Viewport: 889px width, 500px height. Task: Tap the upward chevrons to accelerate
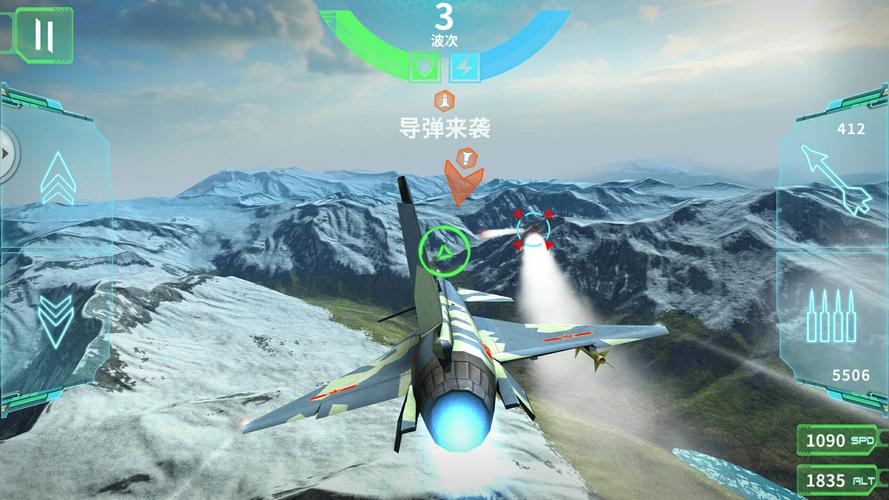click(58, 178)
